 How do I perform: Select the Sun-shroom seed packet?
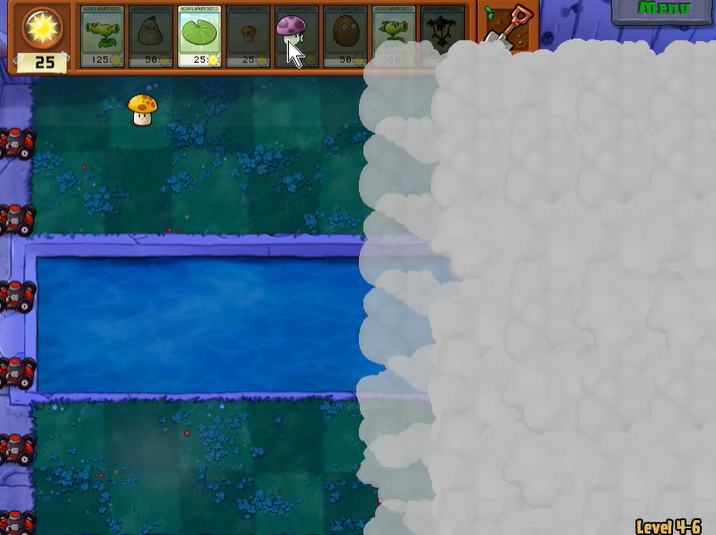click(248, 38)
